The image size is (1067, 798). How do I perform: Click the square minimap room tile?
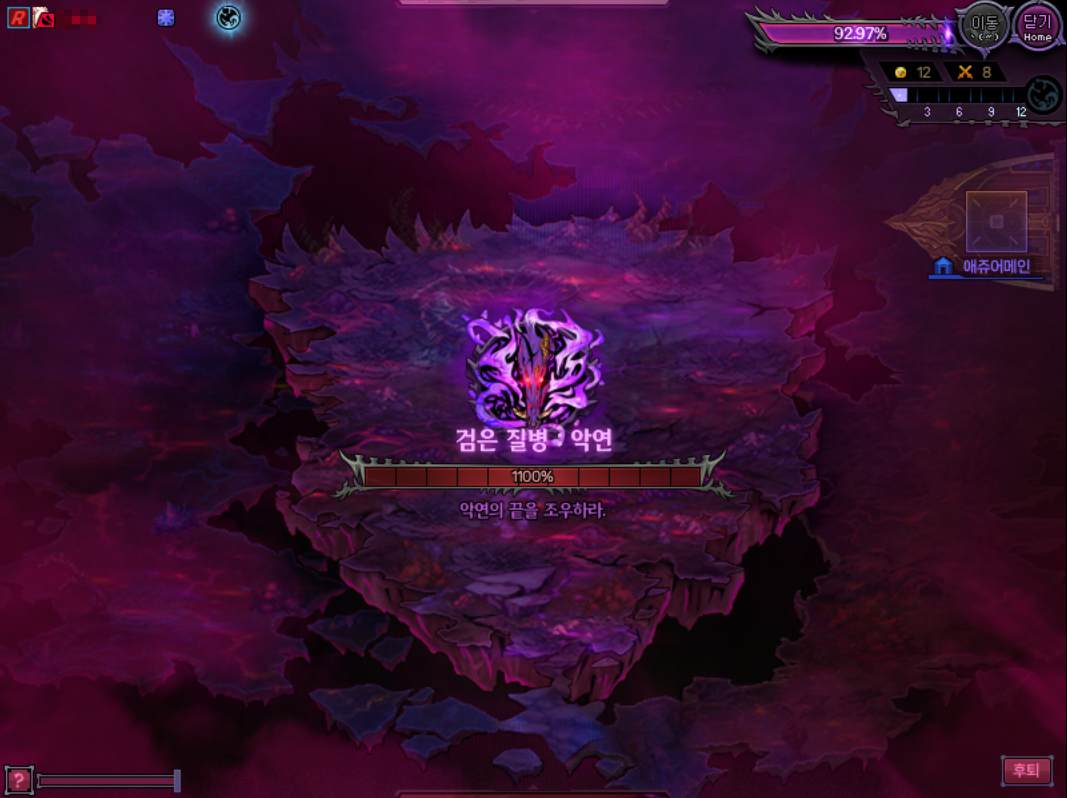996,221
